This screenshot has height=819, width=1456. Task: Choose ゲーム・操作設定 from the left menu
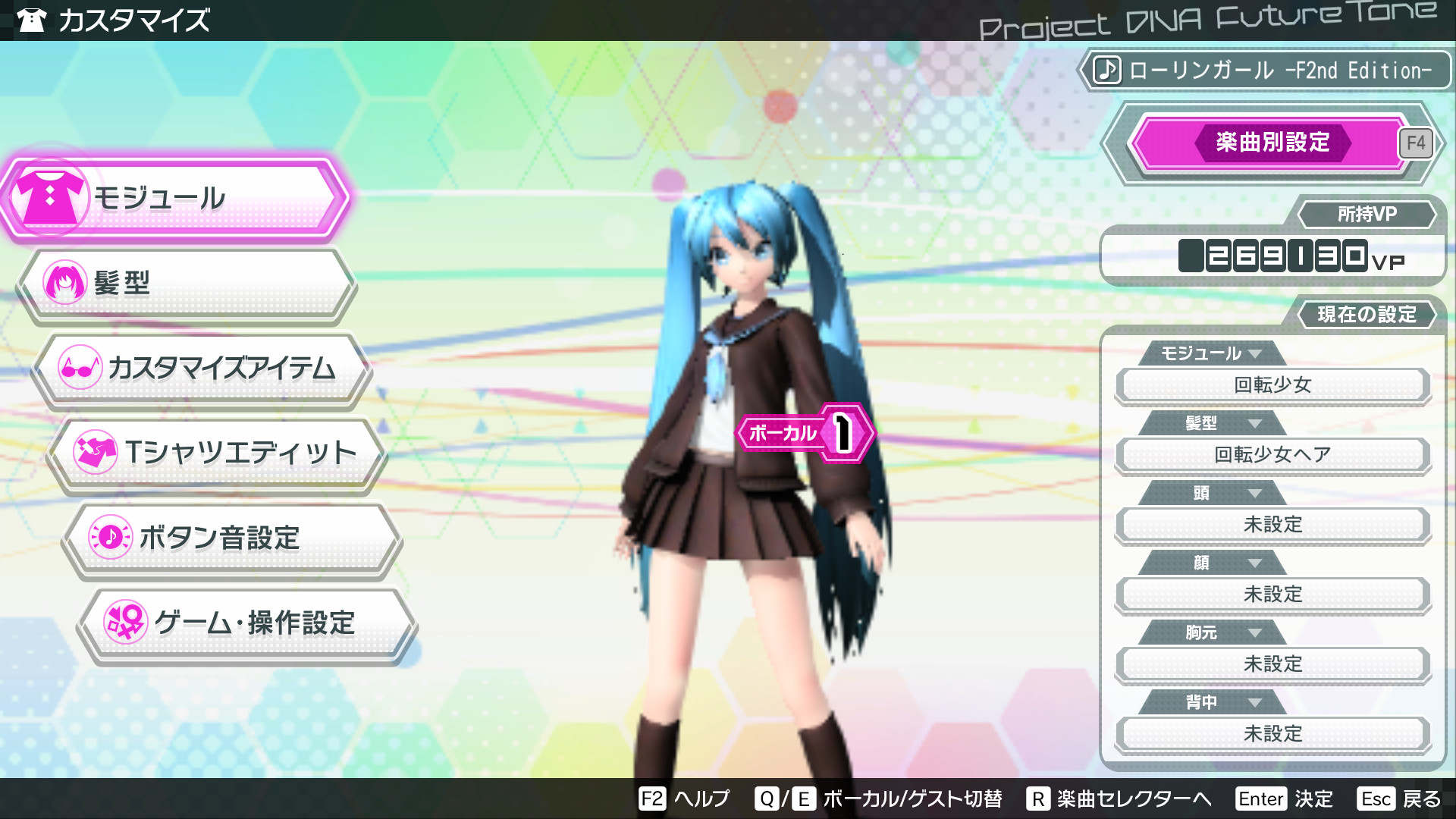tap(254, 623)
